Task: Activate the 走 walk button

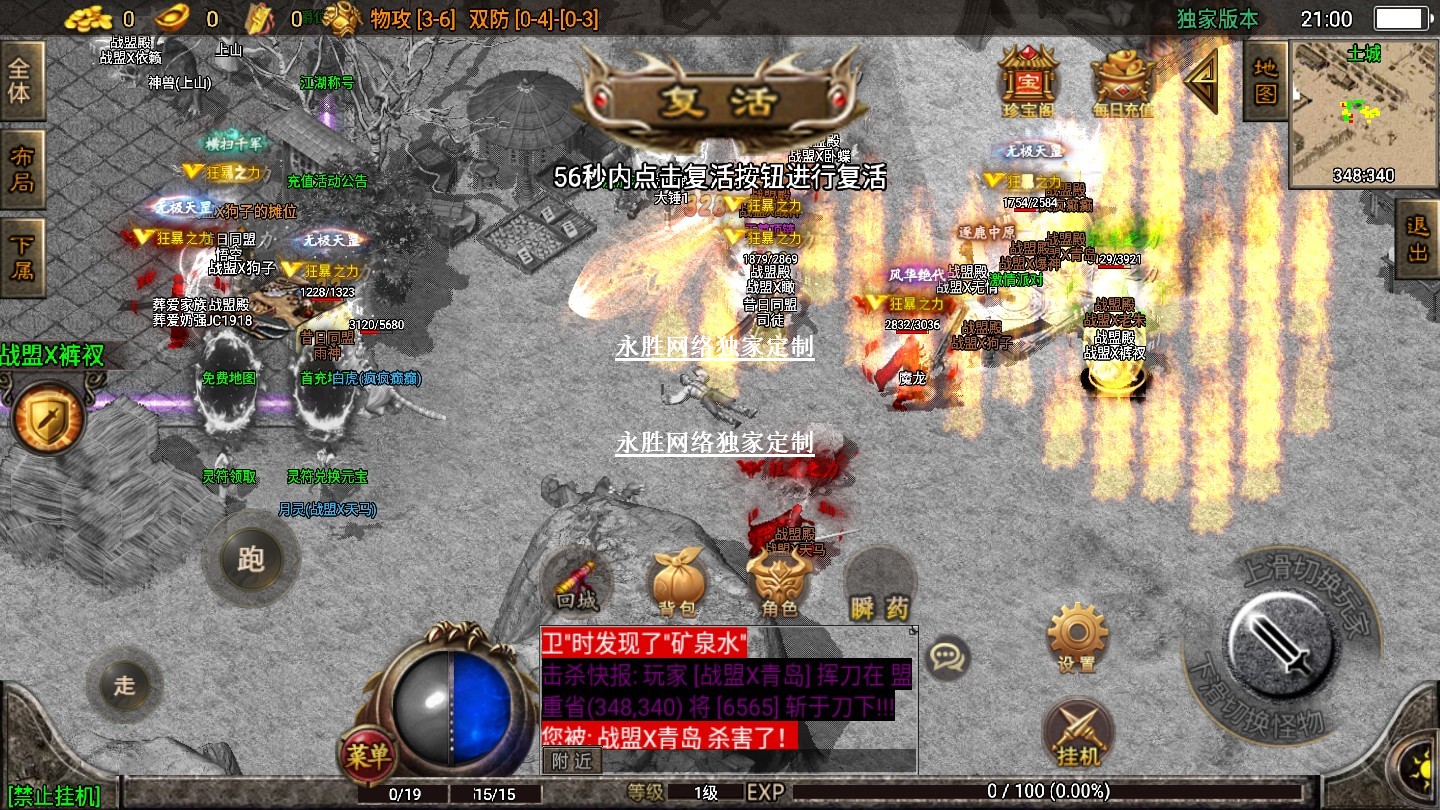Action: pos(124,685)
